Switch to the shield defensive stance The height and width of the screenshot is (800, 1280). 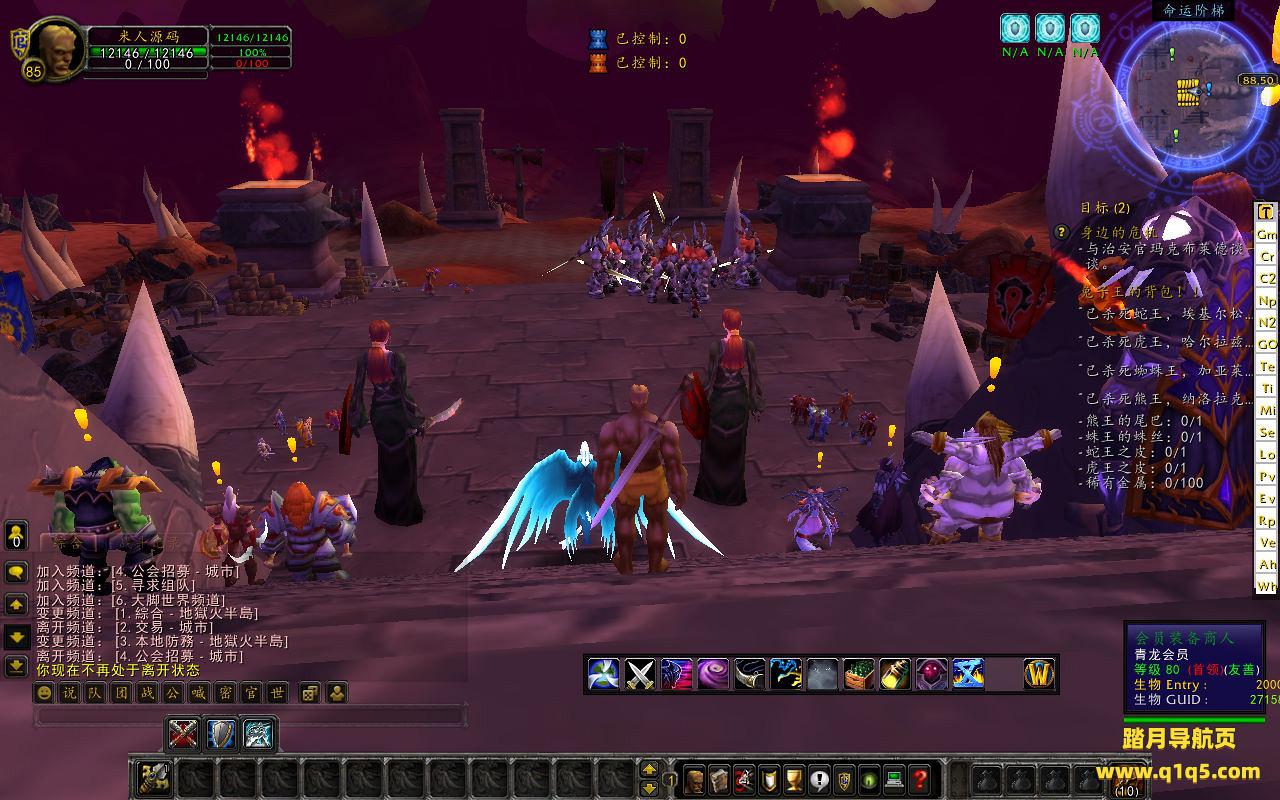coord(221,735)
